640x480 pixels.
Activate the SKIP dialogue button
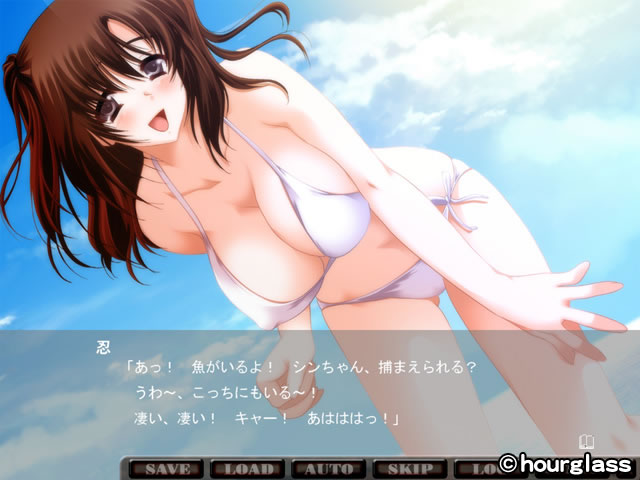click(410, 468)
